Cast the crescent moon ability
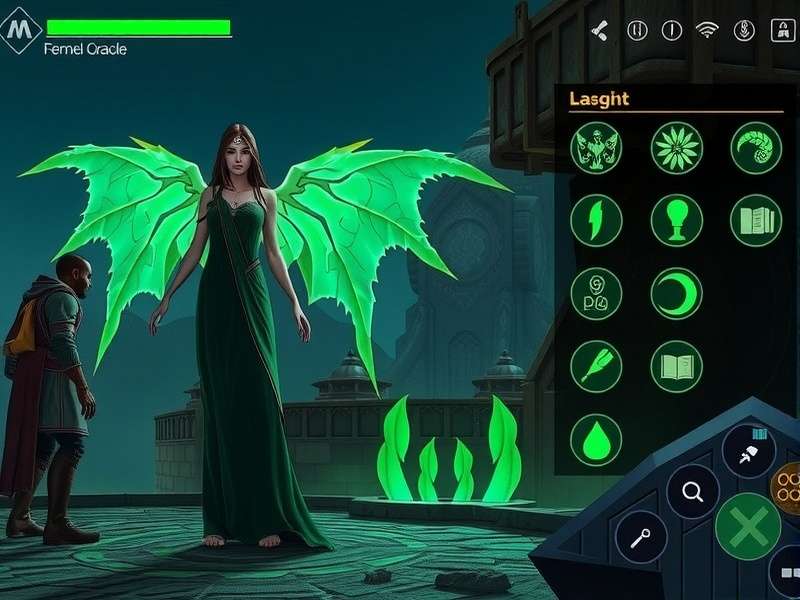This screenshot has height=600, width=800. click(x=676, y=294)
